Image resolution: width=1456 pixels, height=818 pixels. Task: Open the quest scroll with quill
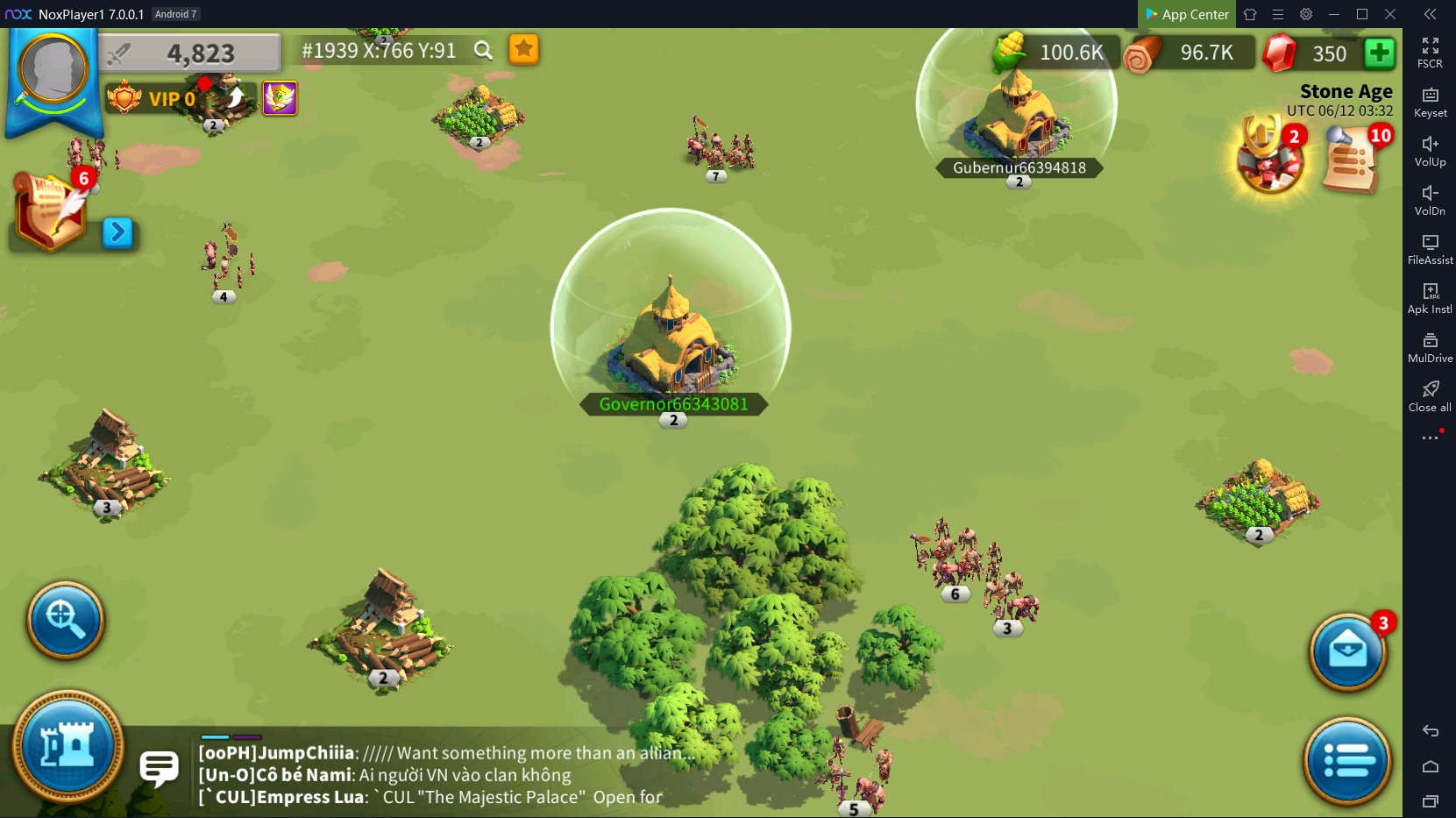(51, 210)
